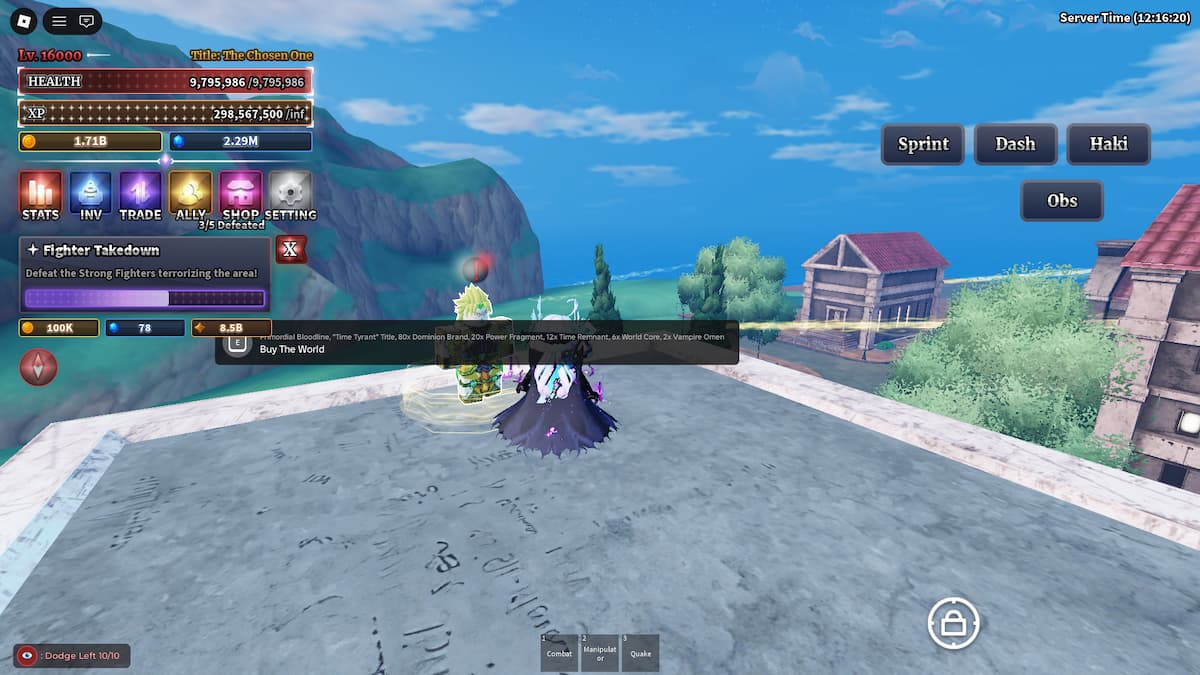Select the Quake hotbar slot

click(640, 653)
